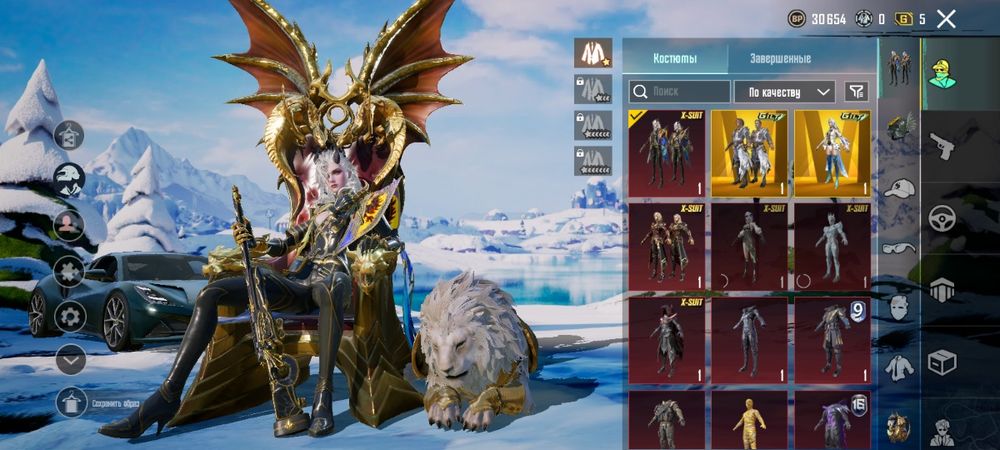Image resolution: width=1000 pixels, height=450 pixels.
Task: Open the steering wheel vehicles category
Action: [942, 219]
